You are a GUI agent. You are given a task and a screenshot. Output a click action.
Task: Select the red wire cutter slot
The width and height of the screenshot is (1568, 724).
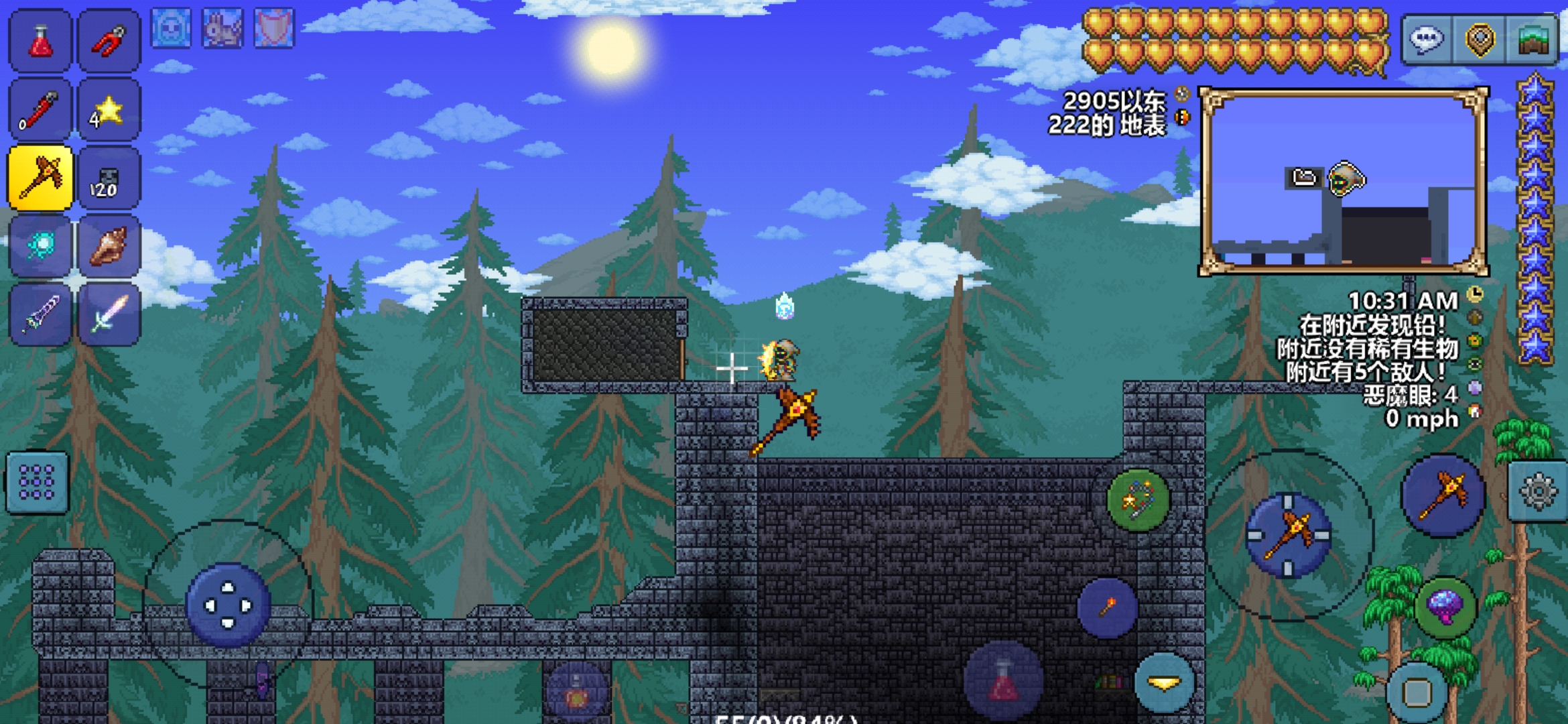[x=109, y=41]
